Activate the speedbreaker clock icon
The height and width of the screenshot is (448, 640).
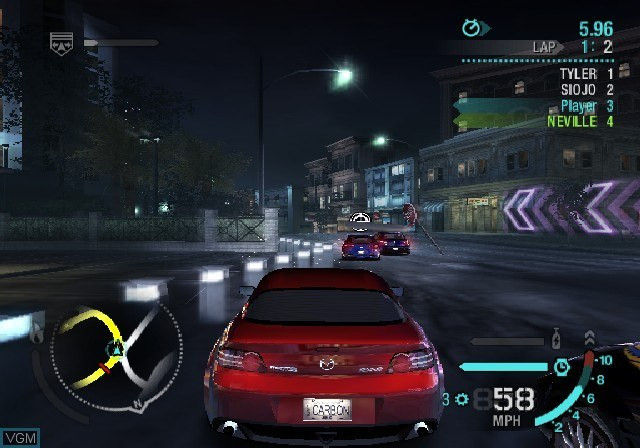[563, 368]
